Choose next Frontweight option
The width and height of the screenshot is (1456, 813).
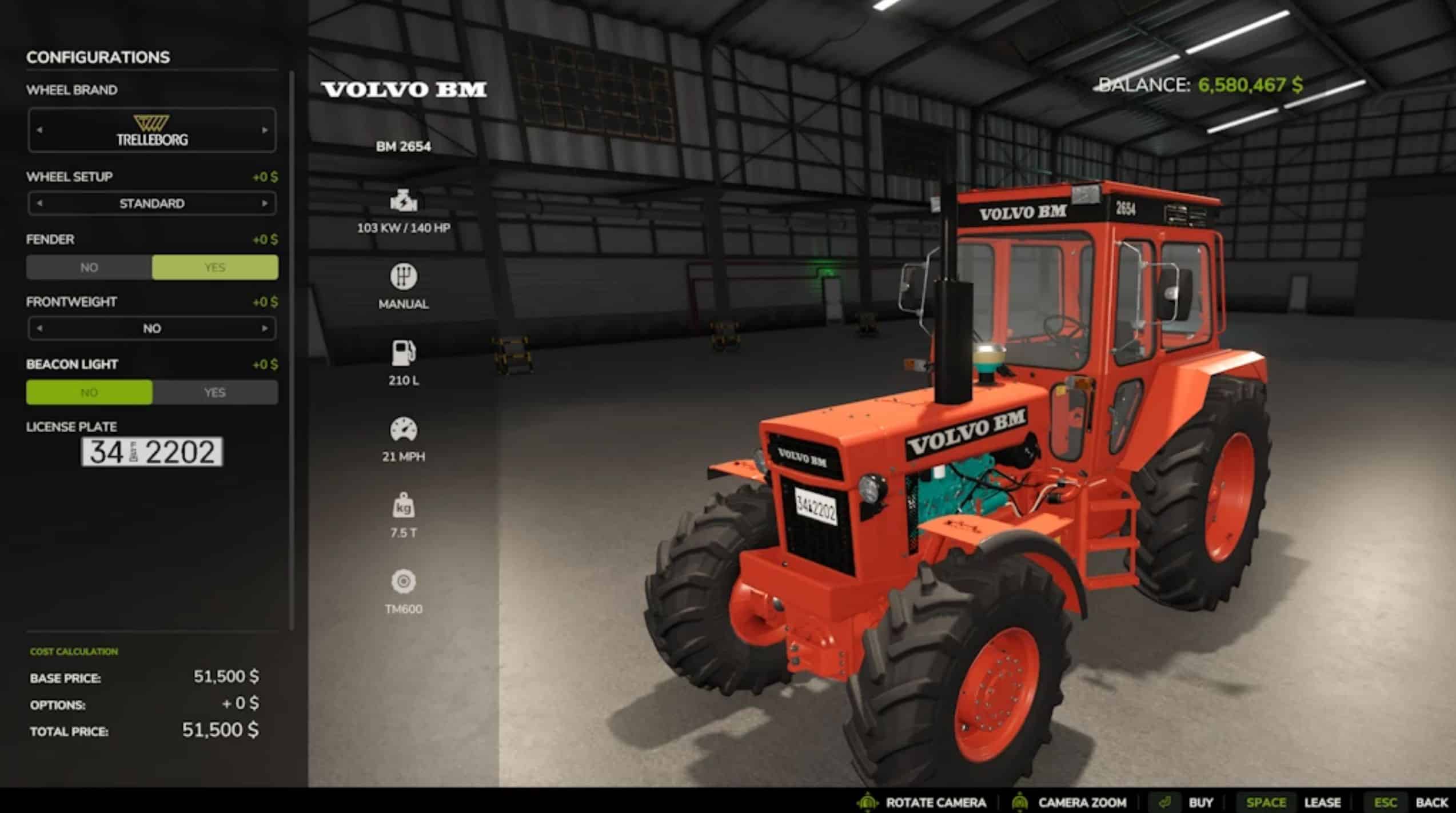pyautogui.click(x=265, y=329)
